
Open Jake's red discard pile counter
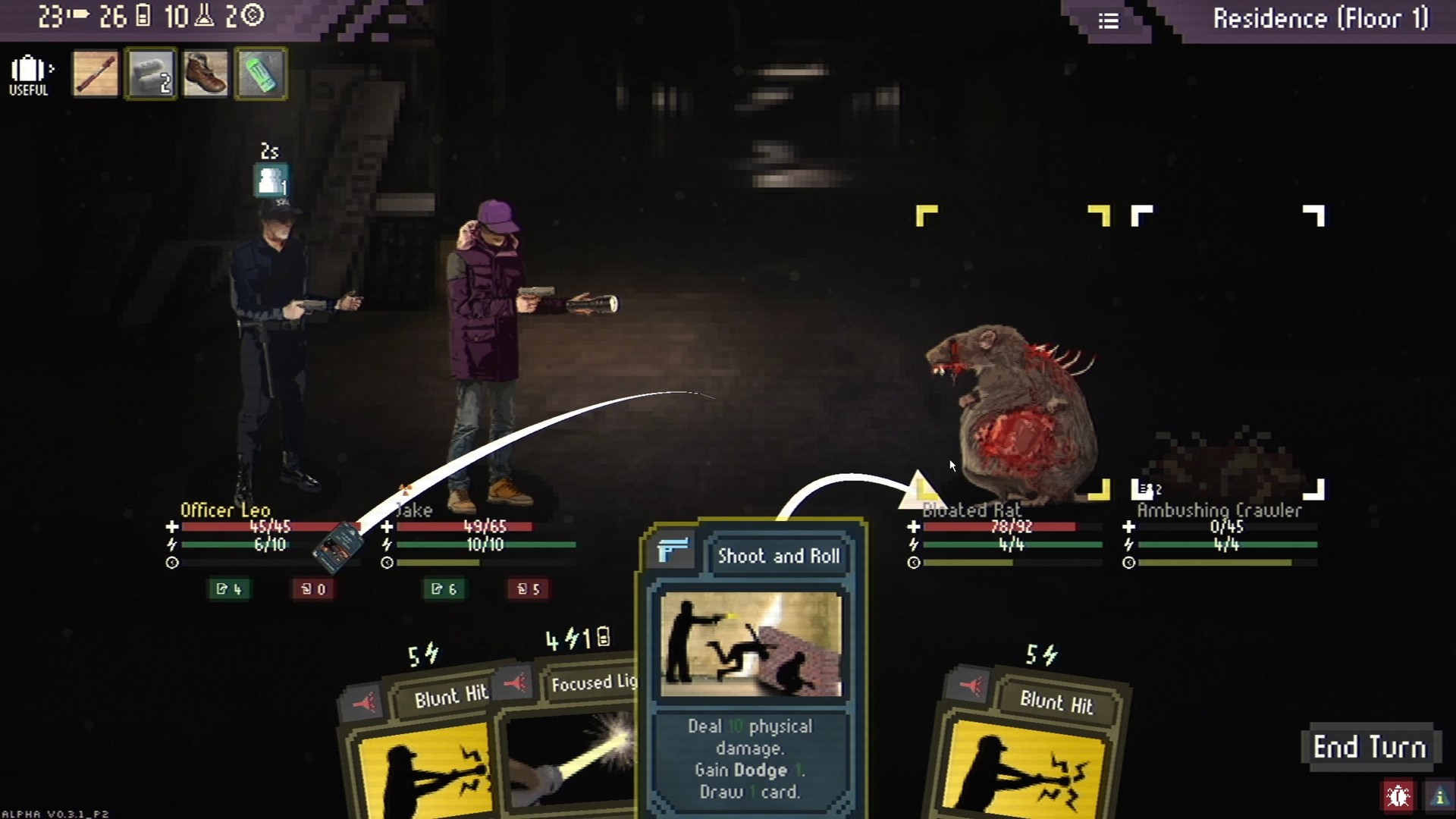point(529,589)
